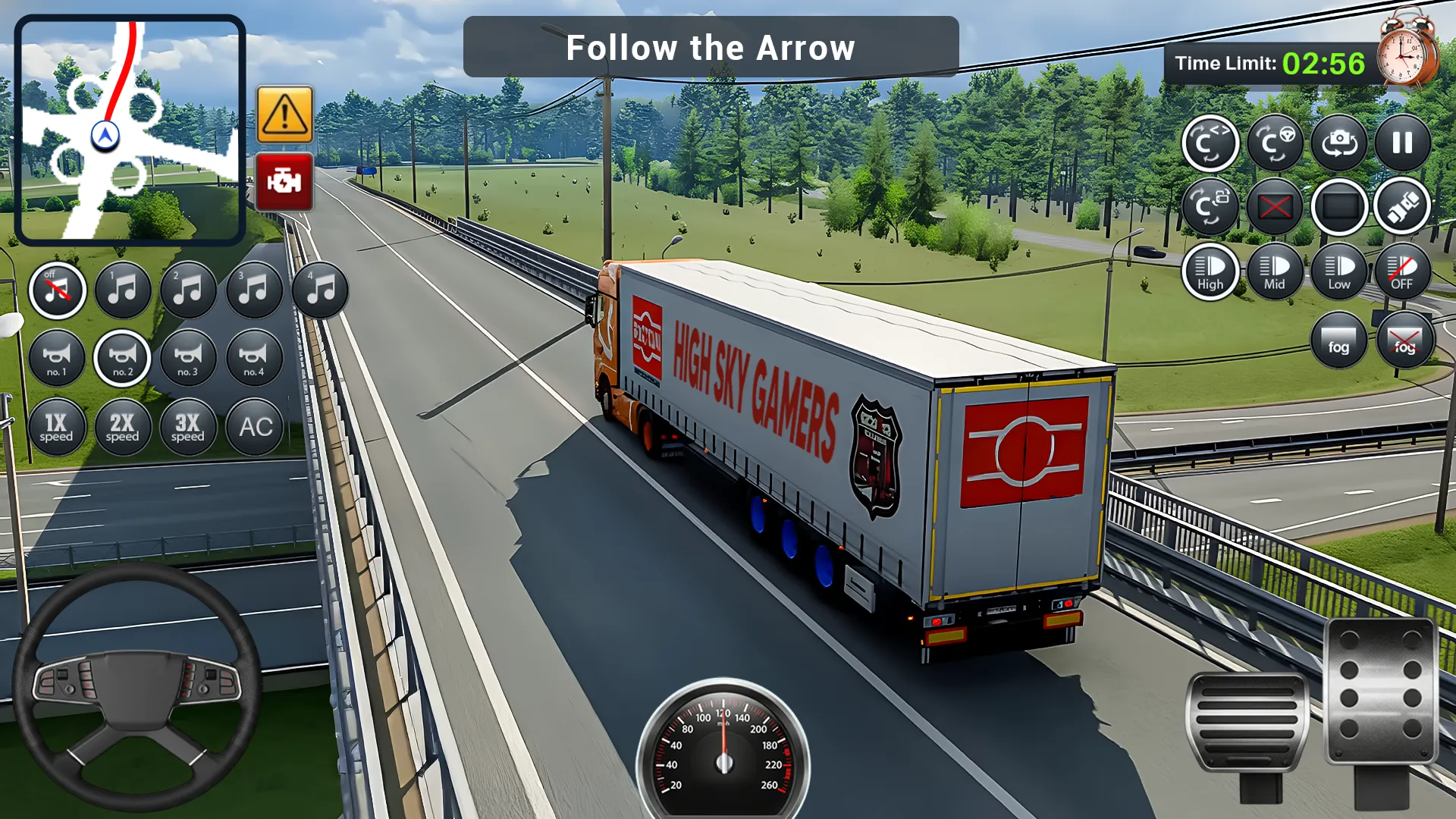Enable fog lights
Image resolution: width=1456 pixels, height=819 pixels.
click(x=1339, y=340)
